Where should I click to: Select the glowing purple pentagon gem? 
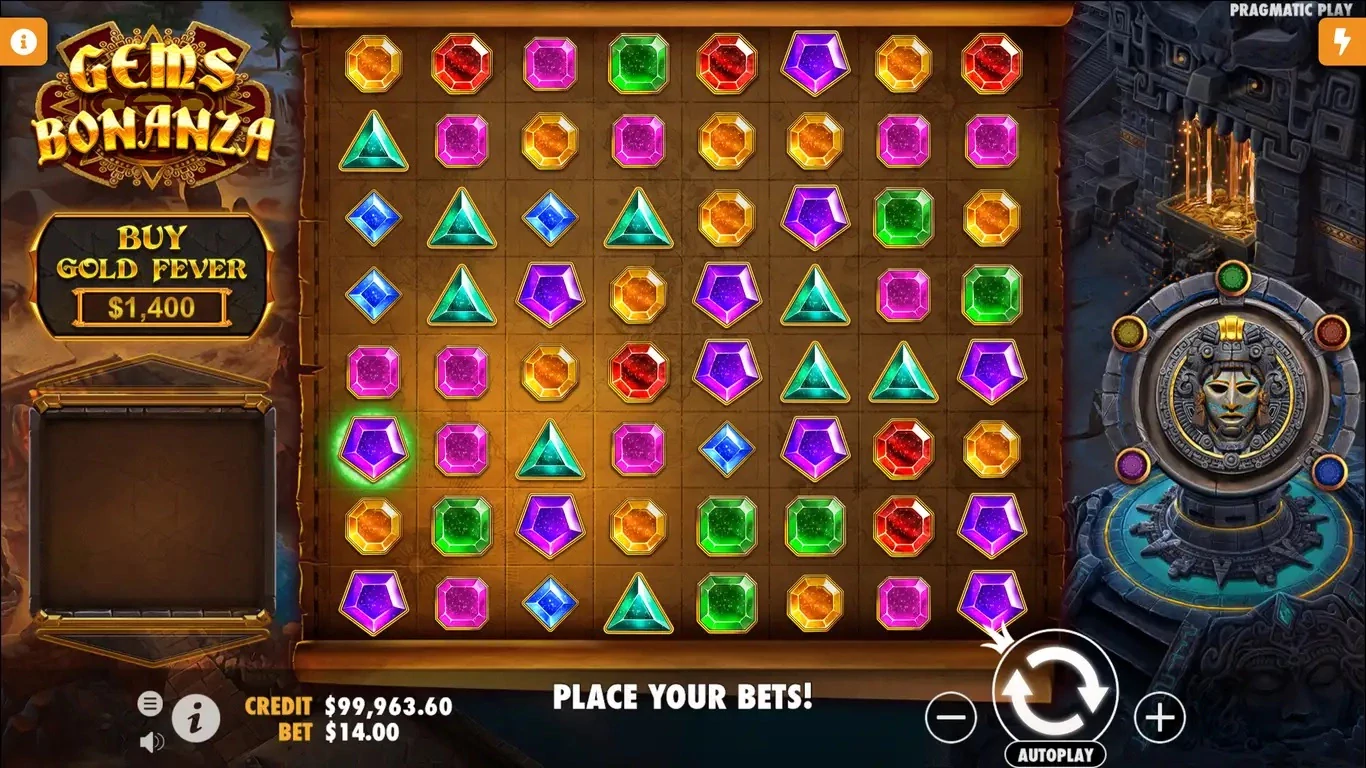373,449
